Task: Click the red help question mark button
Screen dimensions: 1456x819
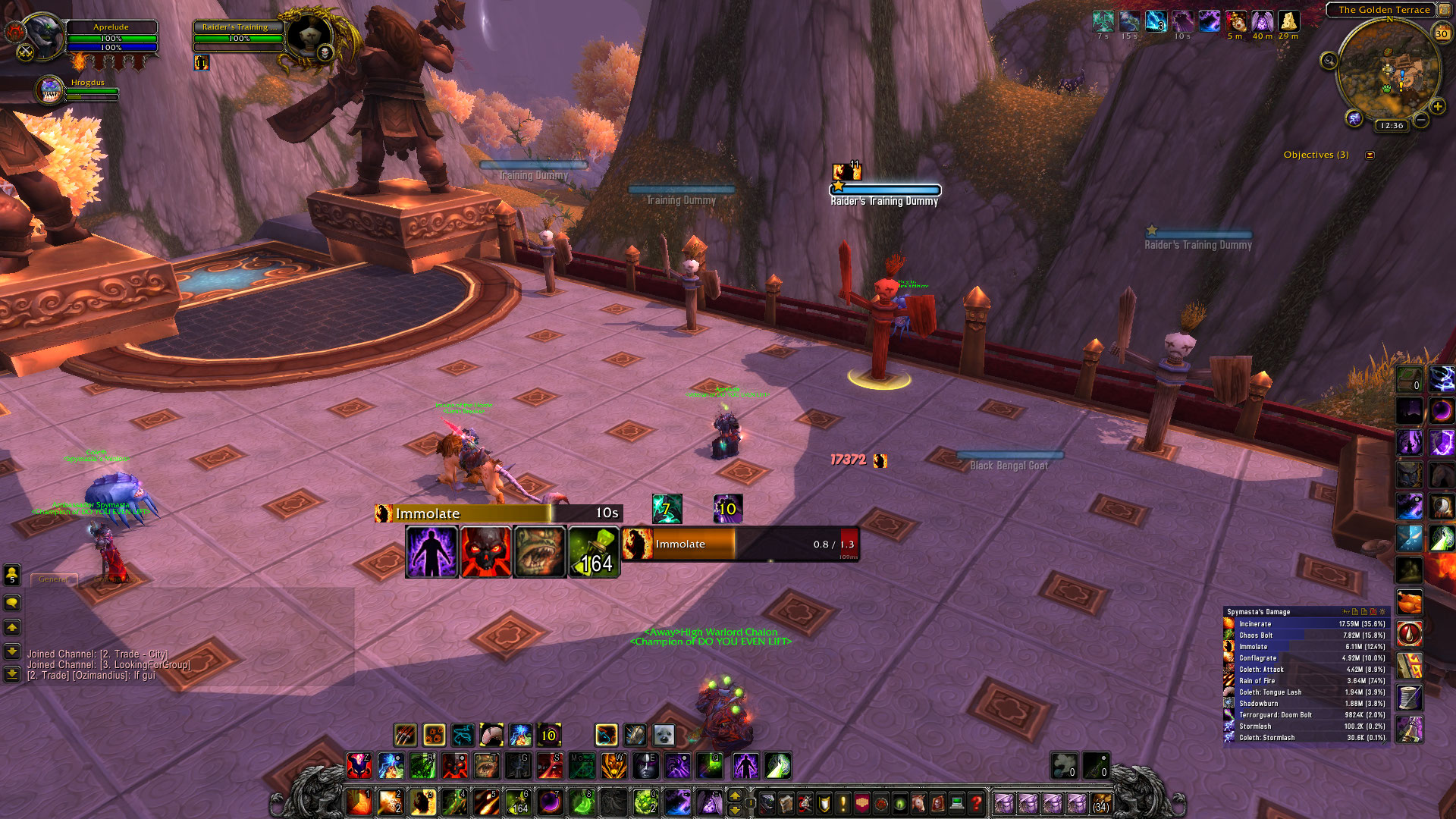Action: [x=976, y=802]
